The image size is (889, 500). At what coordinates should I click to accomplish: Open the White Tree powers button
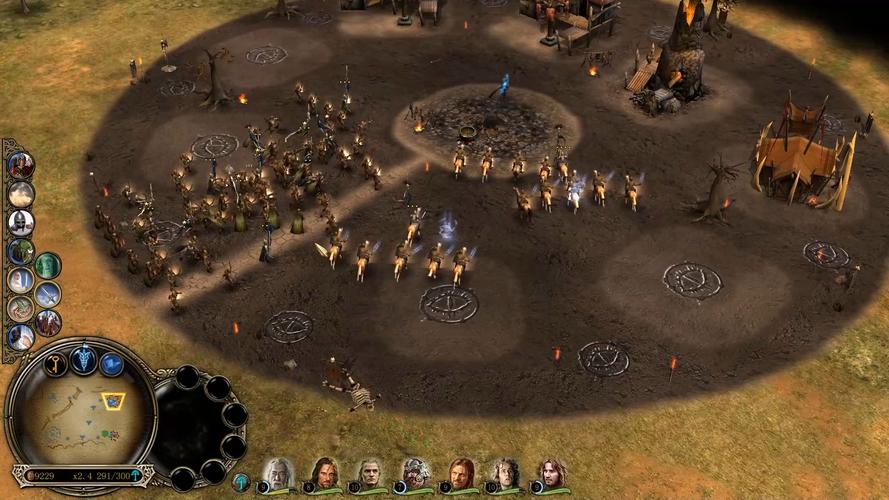point(84,359)
